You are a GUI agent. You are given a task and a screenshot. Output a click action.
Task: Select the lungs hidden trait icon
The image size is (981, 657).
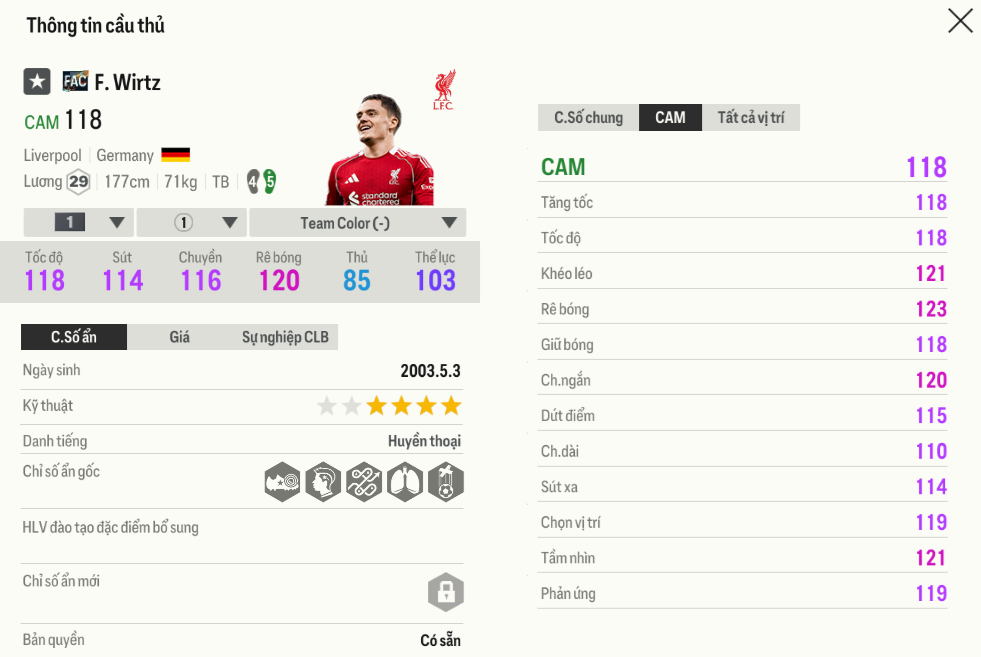[x=404, y=482]
